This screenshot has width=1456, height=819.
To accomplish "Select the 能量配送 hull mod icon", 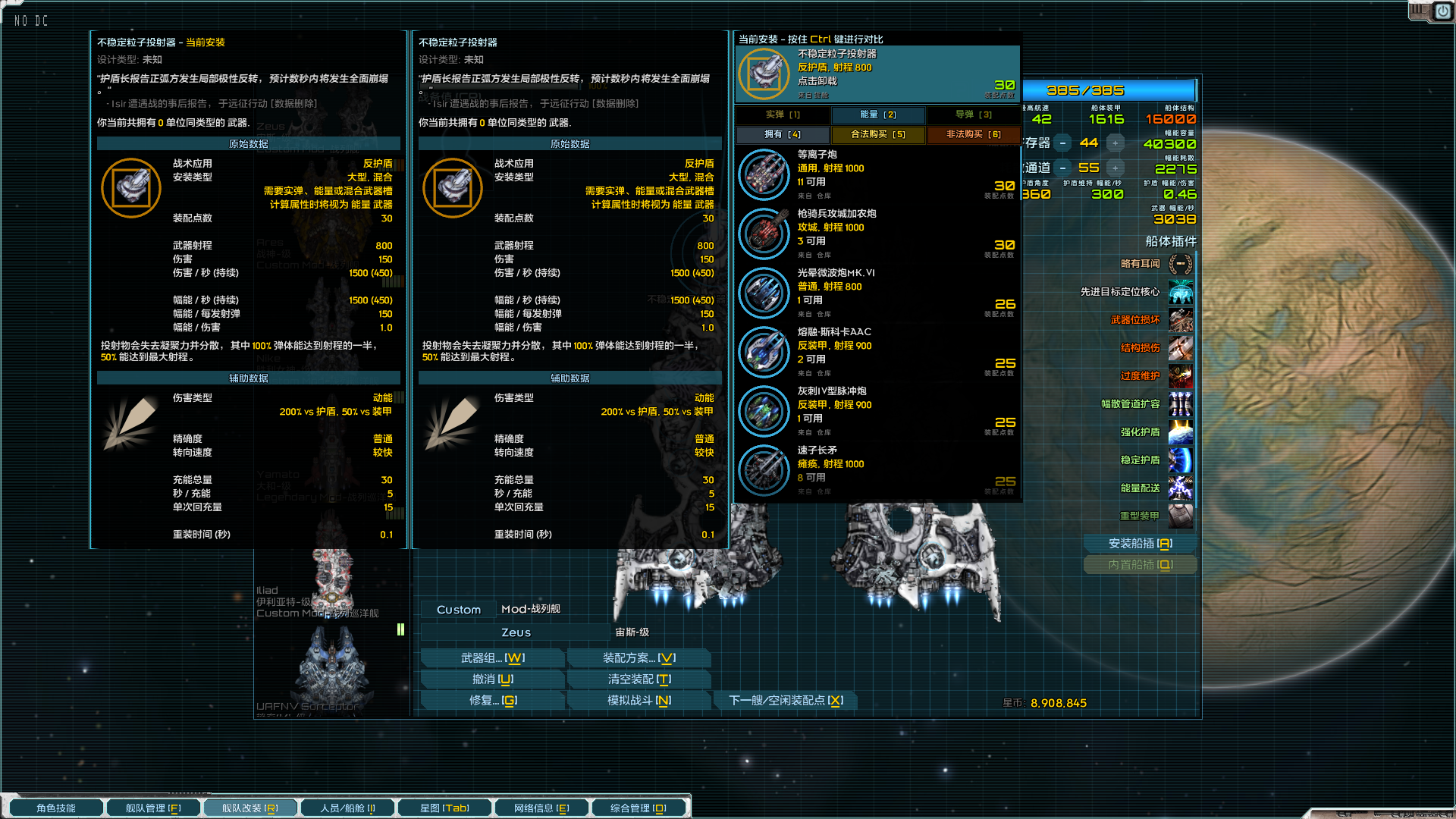I will pos(1181,488).
